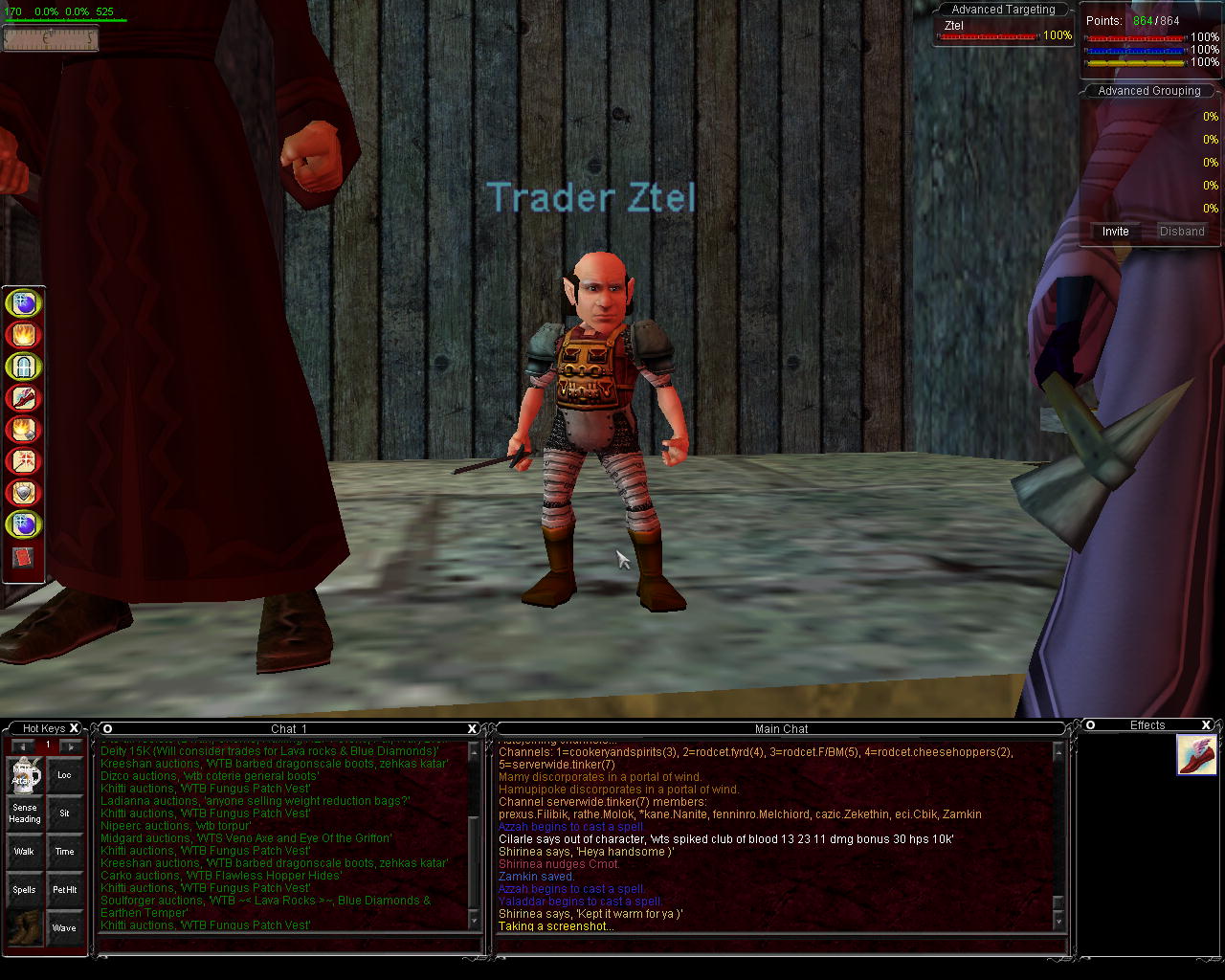Viewport: 1225px width, 980px height.
Task: Perform the Wave hot key
Action: 64,928
